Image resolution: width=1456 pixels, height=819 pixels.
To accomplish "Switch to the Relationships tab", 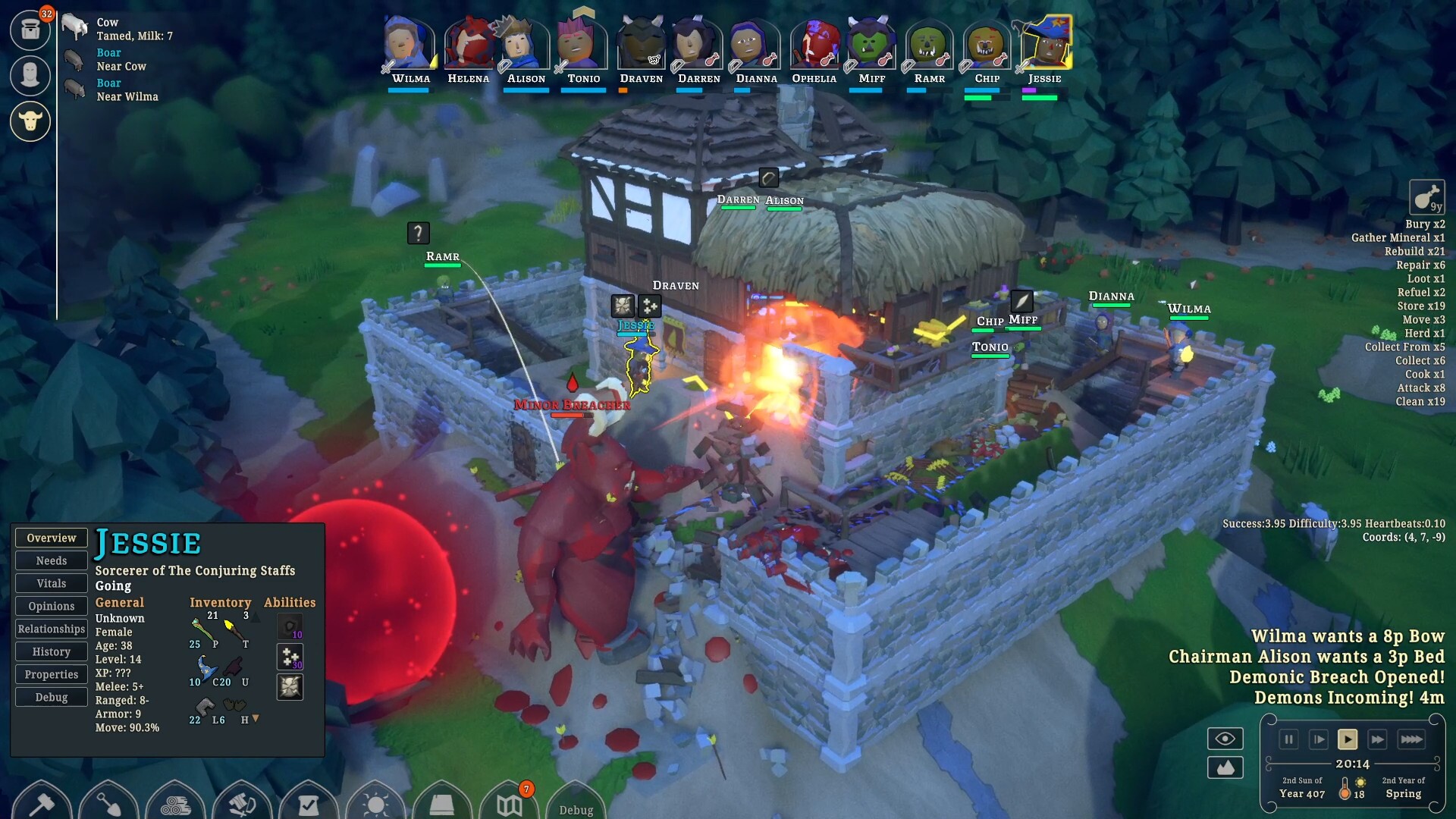I will (x=51, y=629).
